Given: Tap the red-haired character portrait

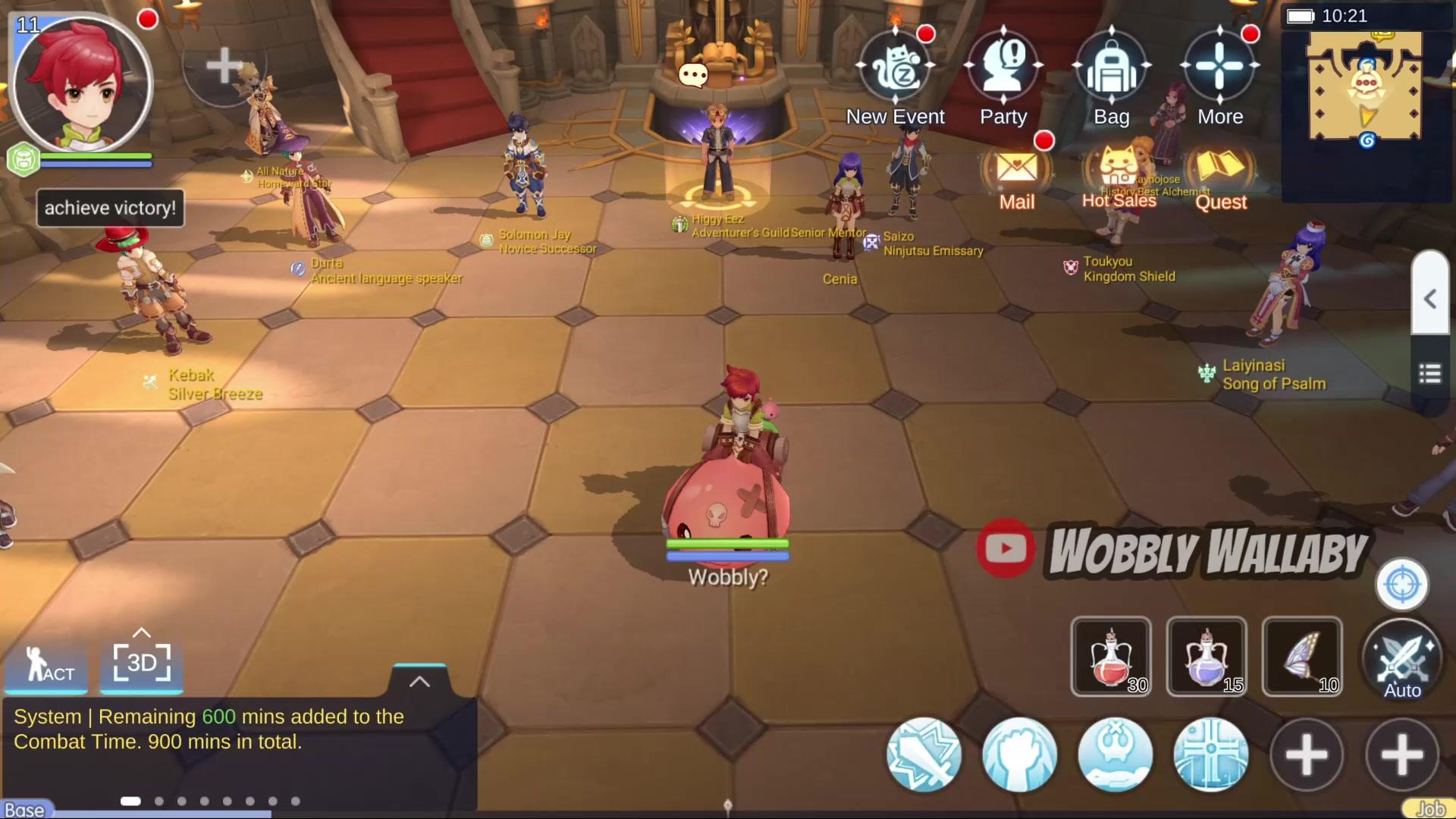Looking at the screenshot, I should click(83, 82).
